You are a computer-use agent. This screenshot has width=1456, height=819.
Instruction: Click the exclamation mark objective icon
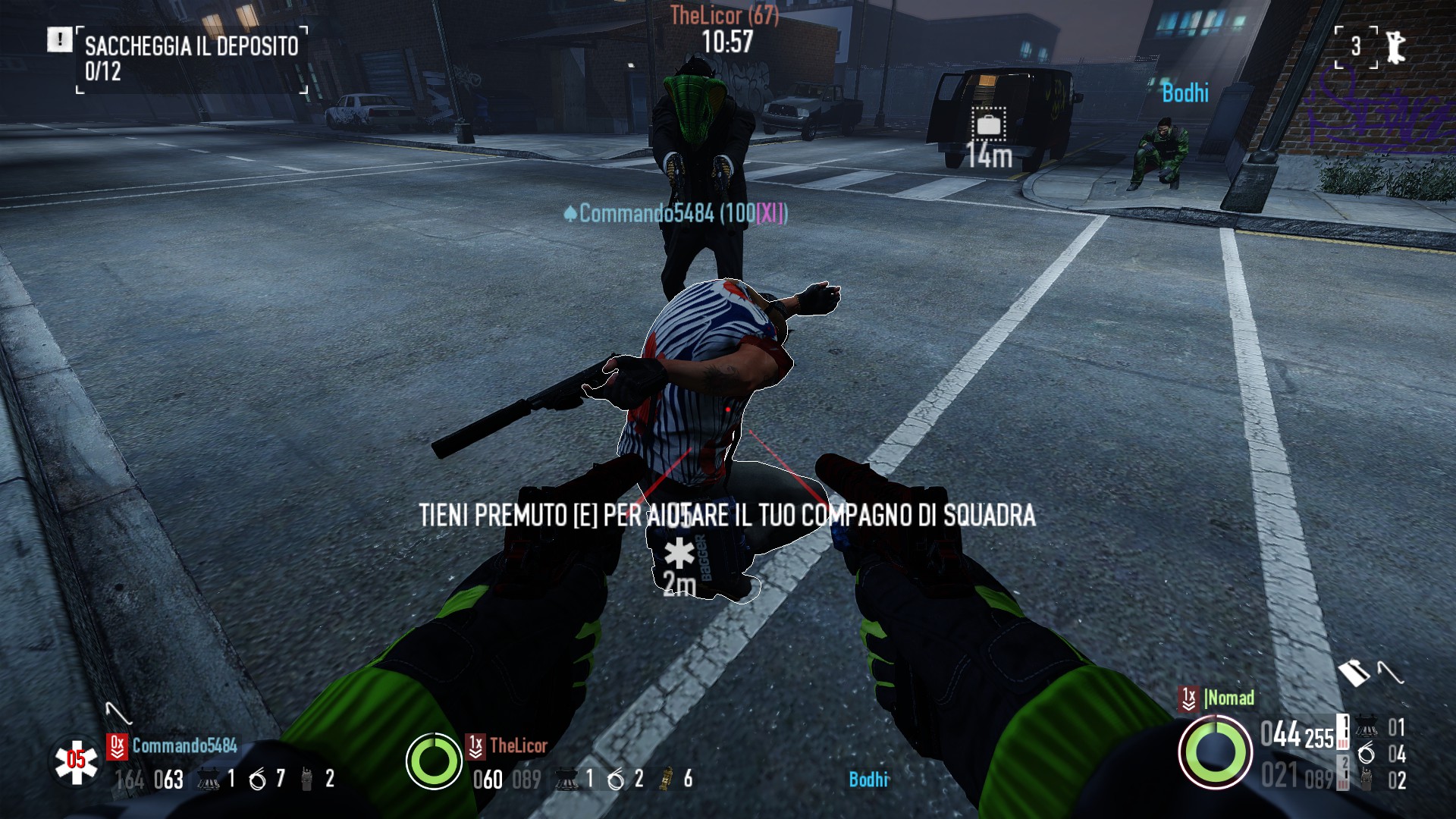59,39
